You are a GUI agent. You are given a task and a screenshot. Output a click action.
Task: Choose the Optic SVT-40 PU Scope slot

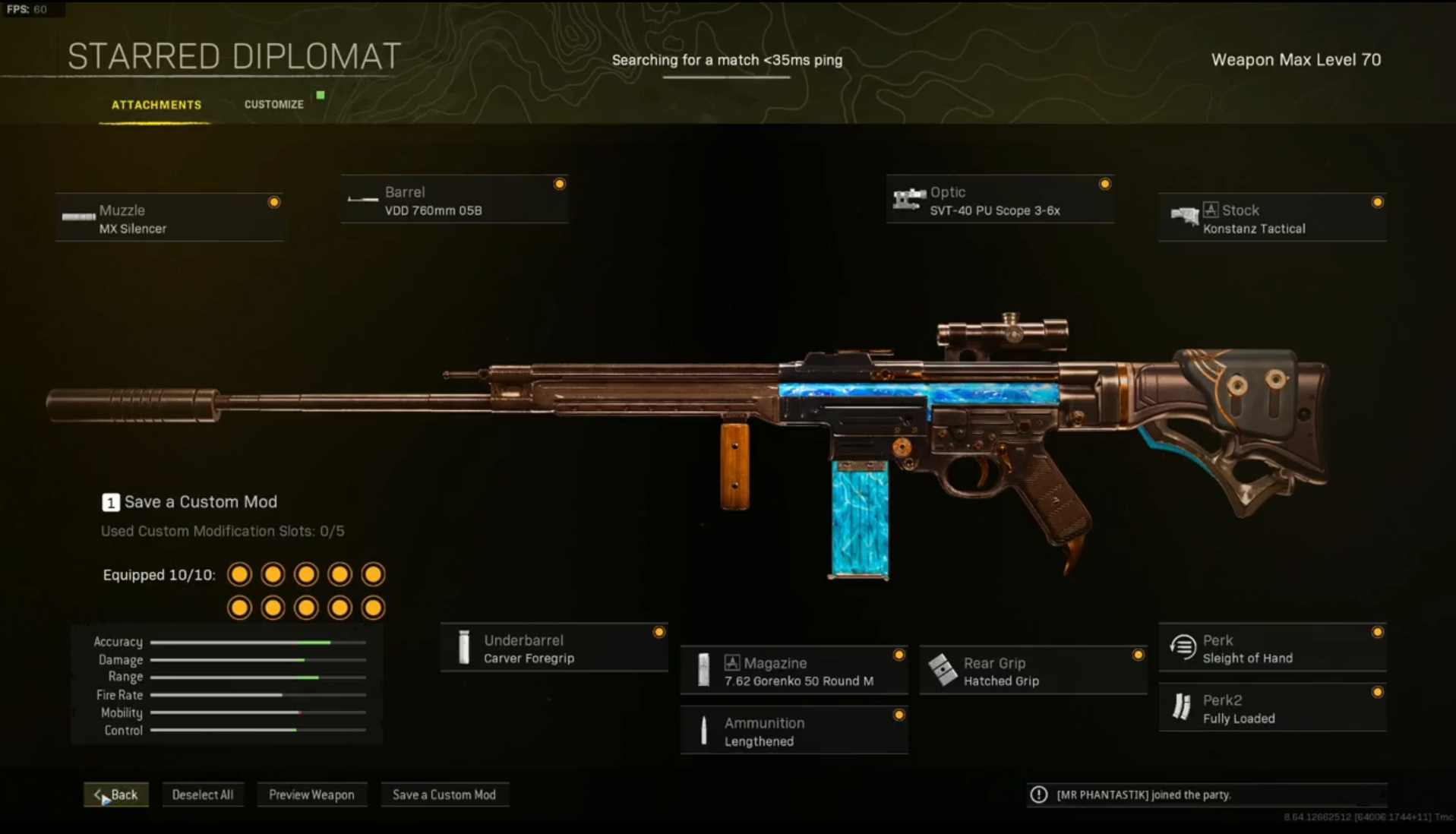[x=1000, y=201]
